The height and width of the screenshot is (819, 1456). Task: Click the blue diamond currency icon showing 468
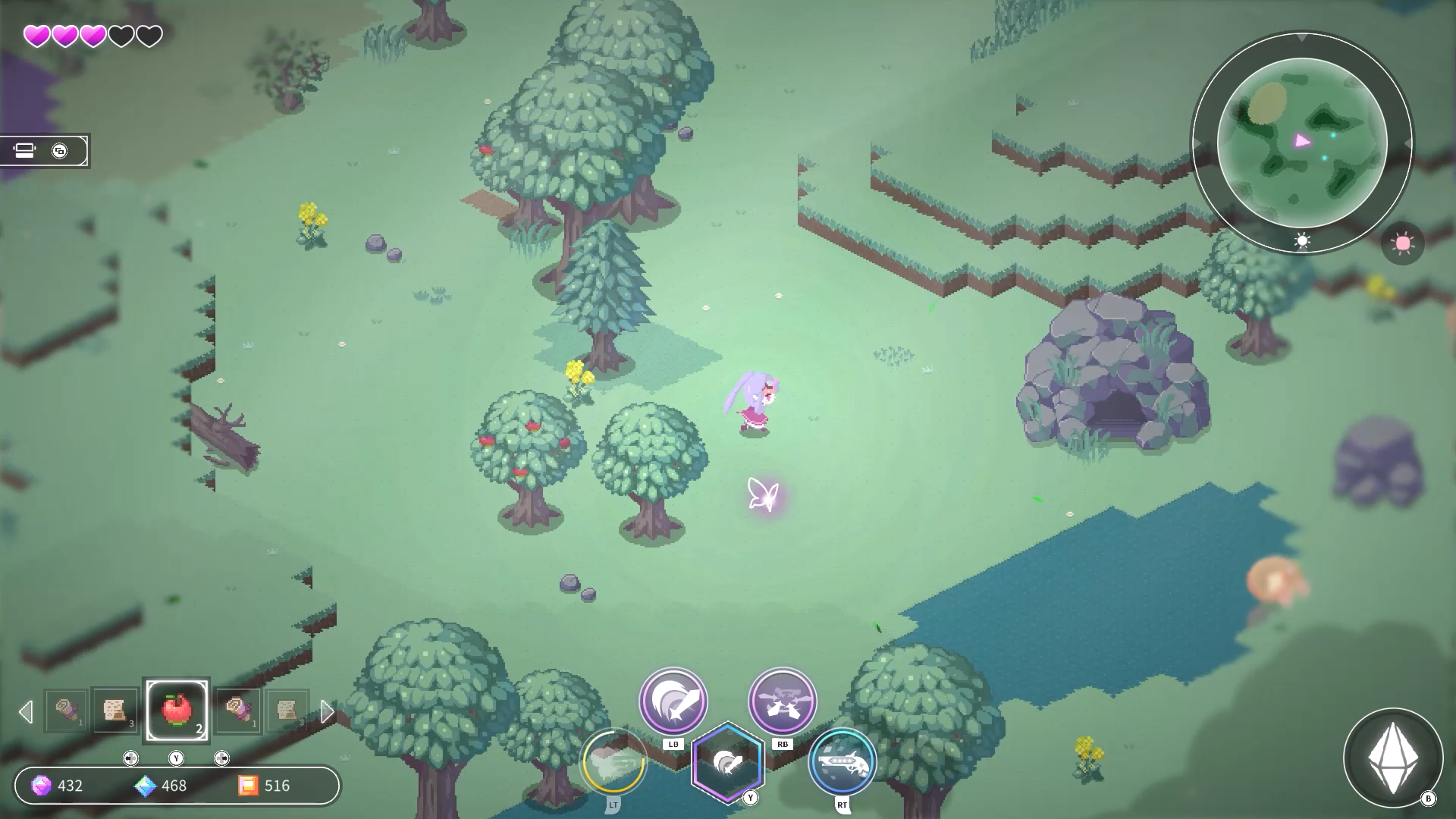point(146,786)
